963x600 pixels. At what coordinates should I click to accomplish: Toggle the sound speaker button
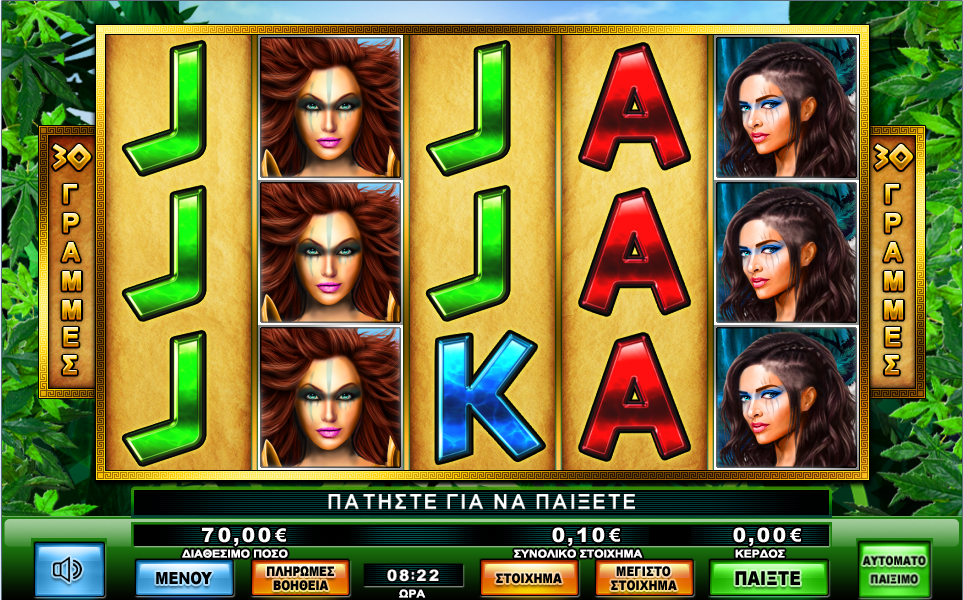(x=69, y=570)
